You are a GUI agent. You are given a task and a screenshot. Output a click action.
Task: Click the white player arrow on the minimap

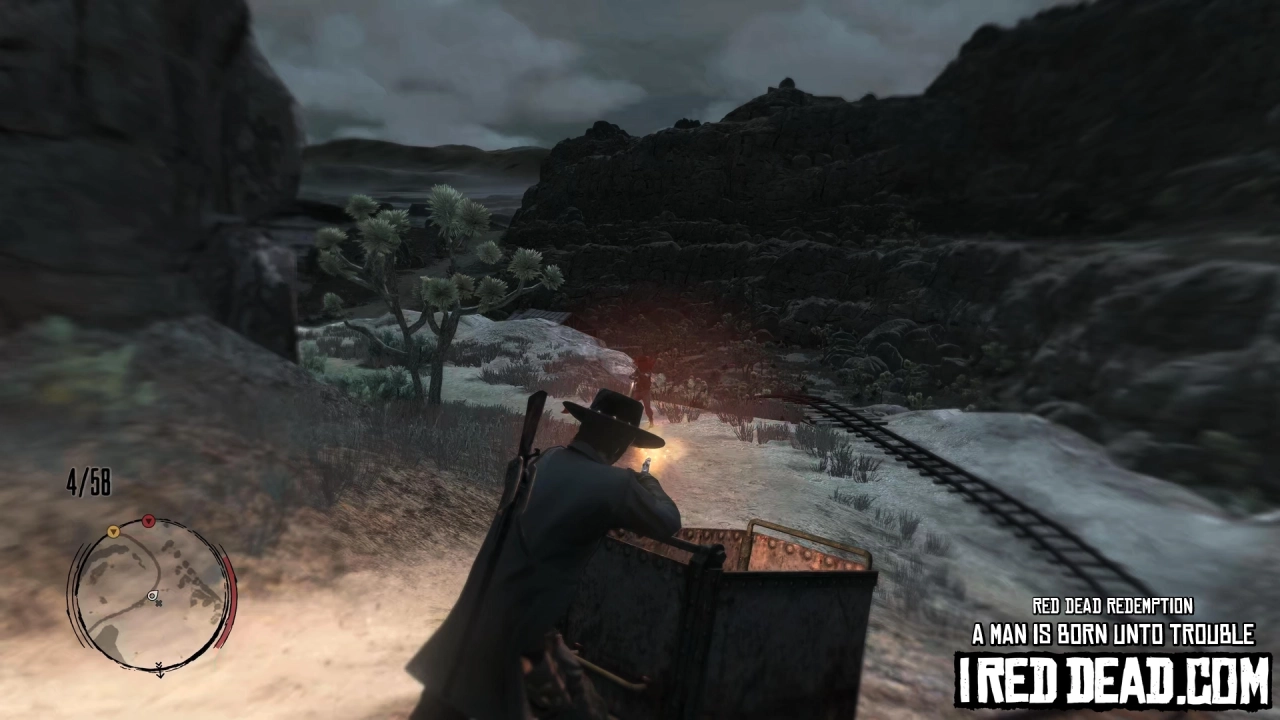tap(152, 596)
